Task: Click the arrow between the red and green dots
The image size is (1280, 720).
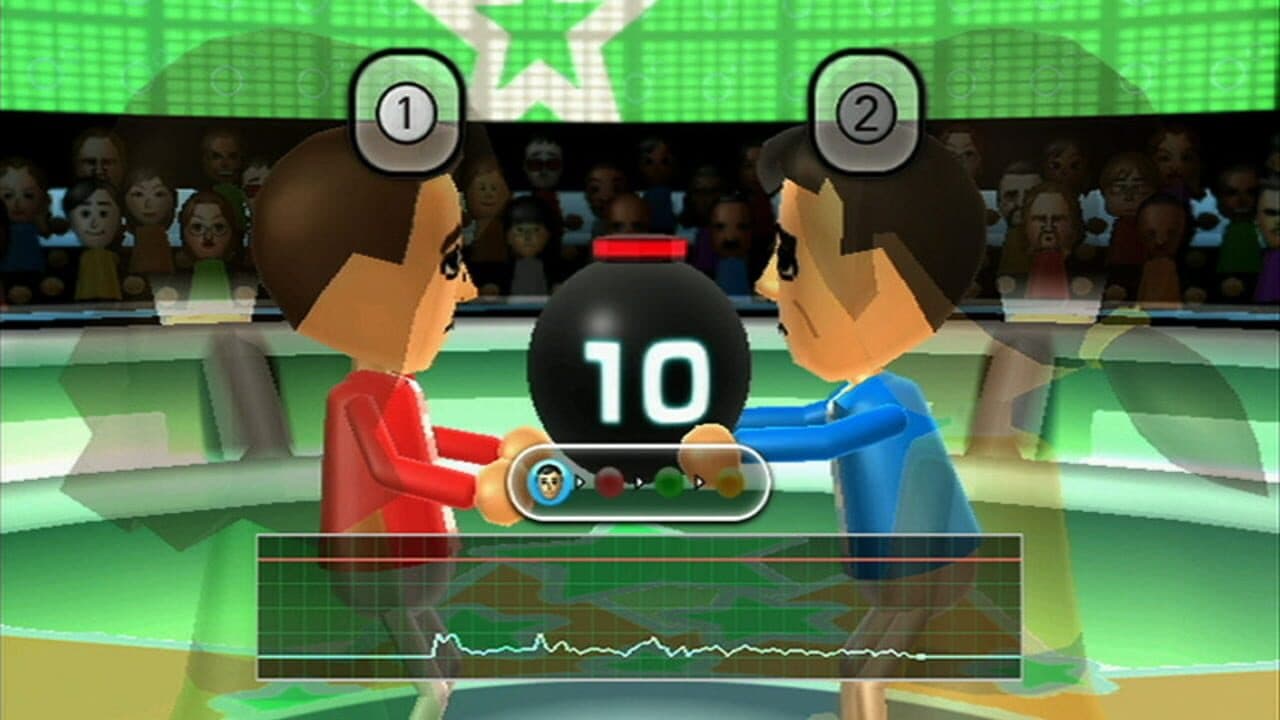Action: [x=640, y=481]
